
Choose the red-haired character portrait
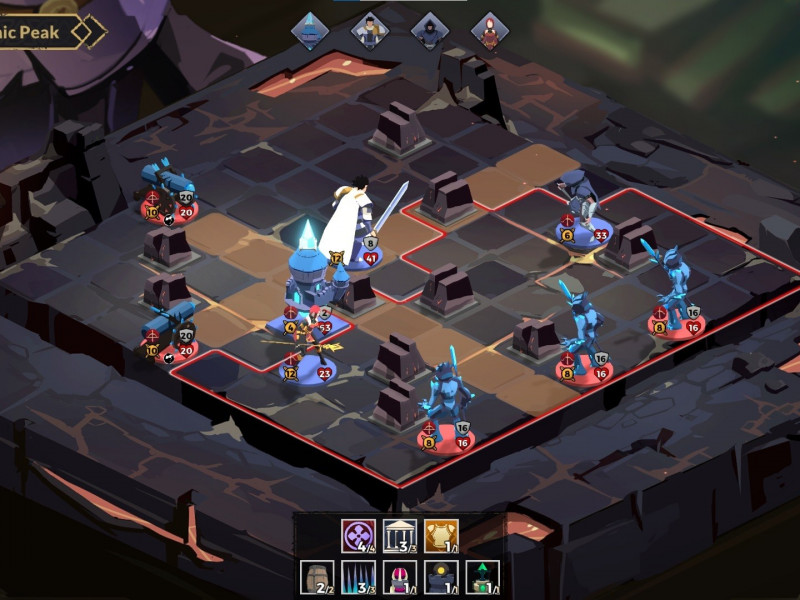click(x=490, y=30)
